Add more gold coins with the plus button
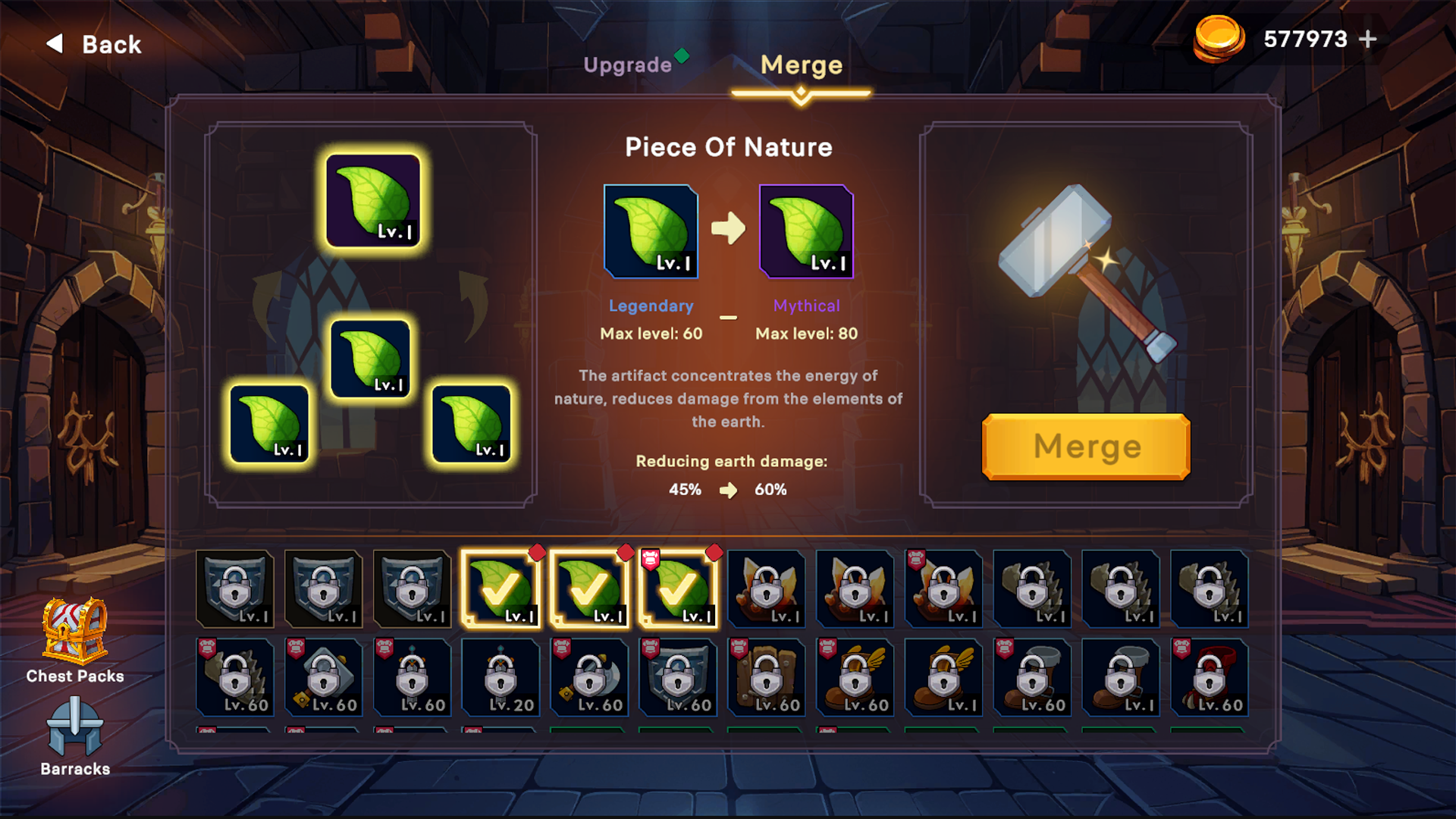 coord(1368,39)
